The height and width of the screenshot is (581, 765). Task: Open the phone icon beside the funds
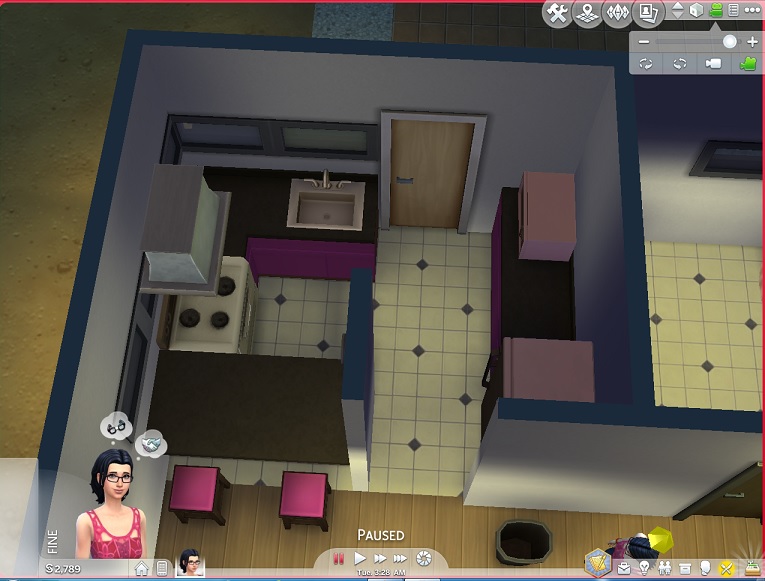tap(162, 569)
